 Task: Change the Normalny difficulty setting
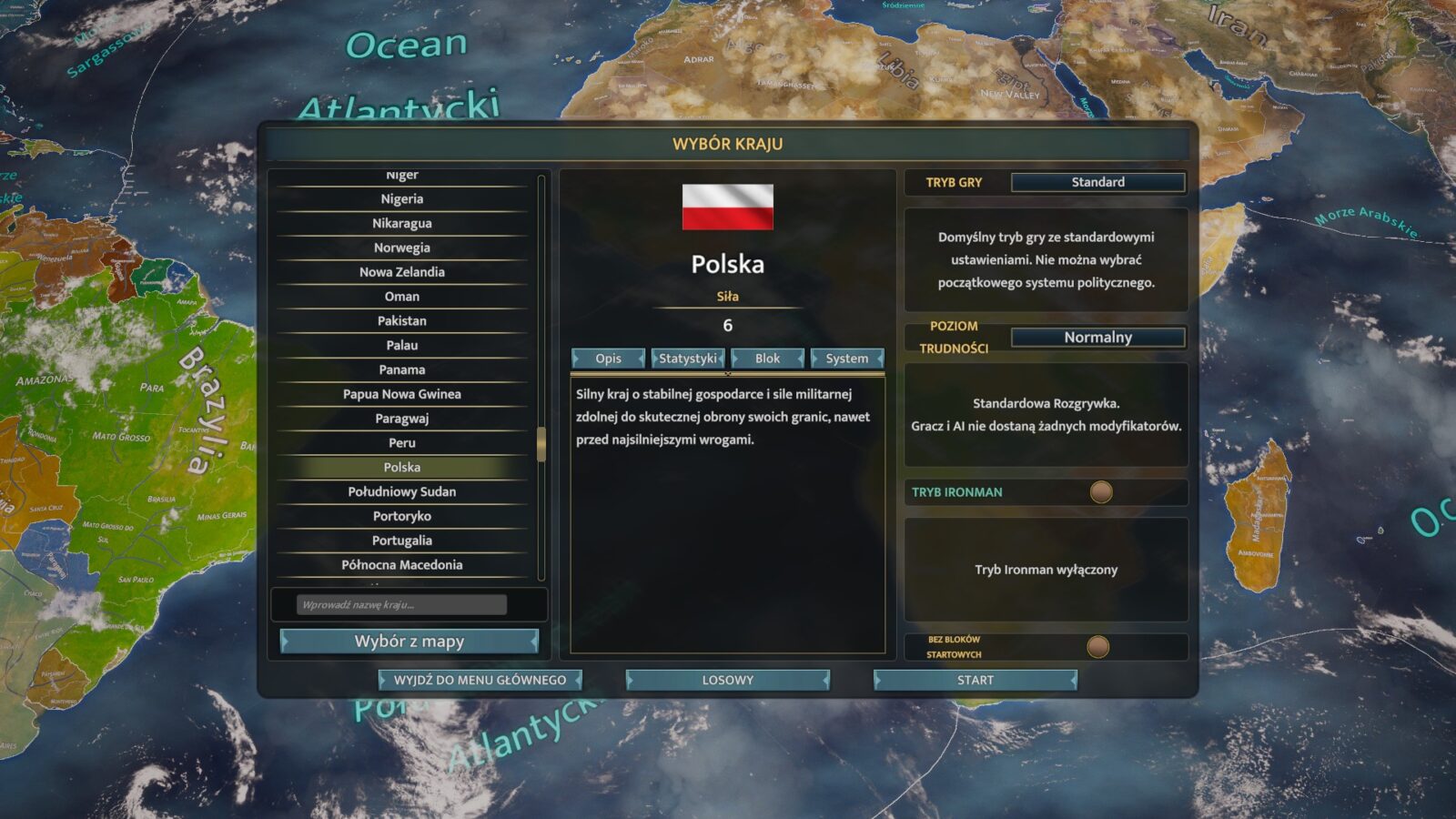click(1097, 338)
